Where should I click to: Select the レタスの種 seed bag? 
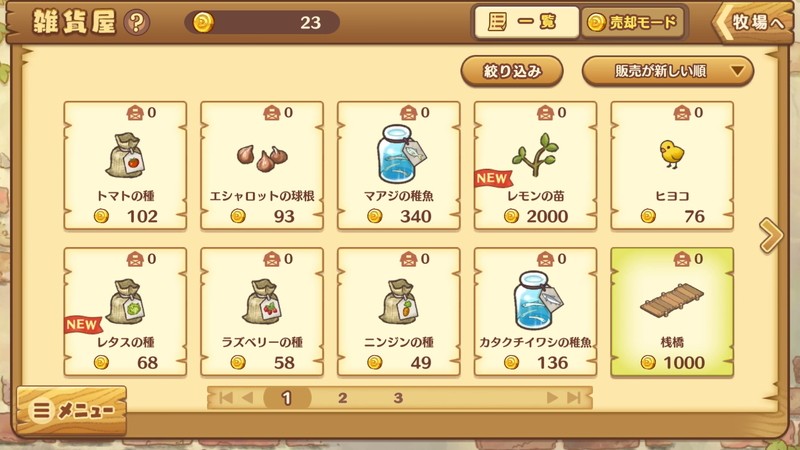[x=125, y=312]
